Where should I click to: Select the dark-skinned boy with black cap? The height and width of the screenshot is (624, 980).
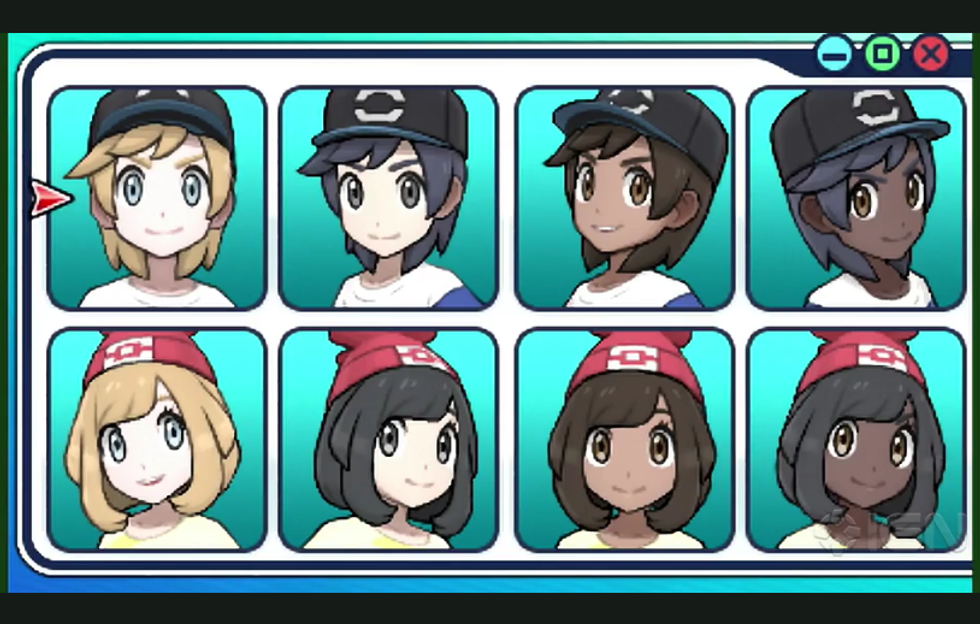[856, 198]
